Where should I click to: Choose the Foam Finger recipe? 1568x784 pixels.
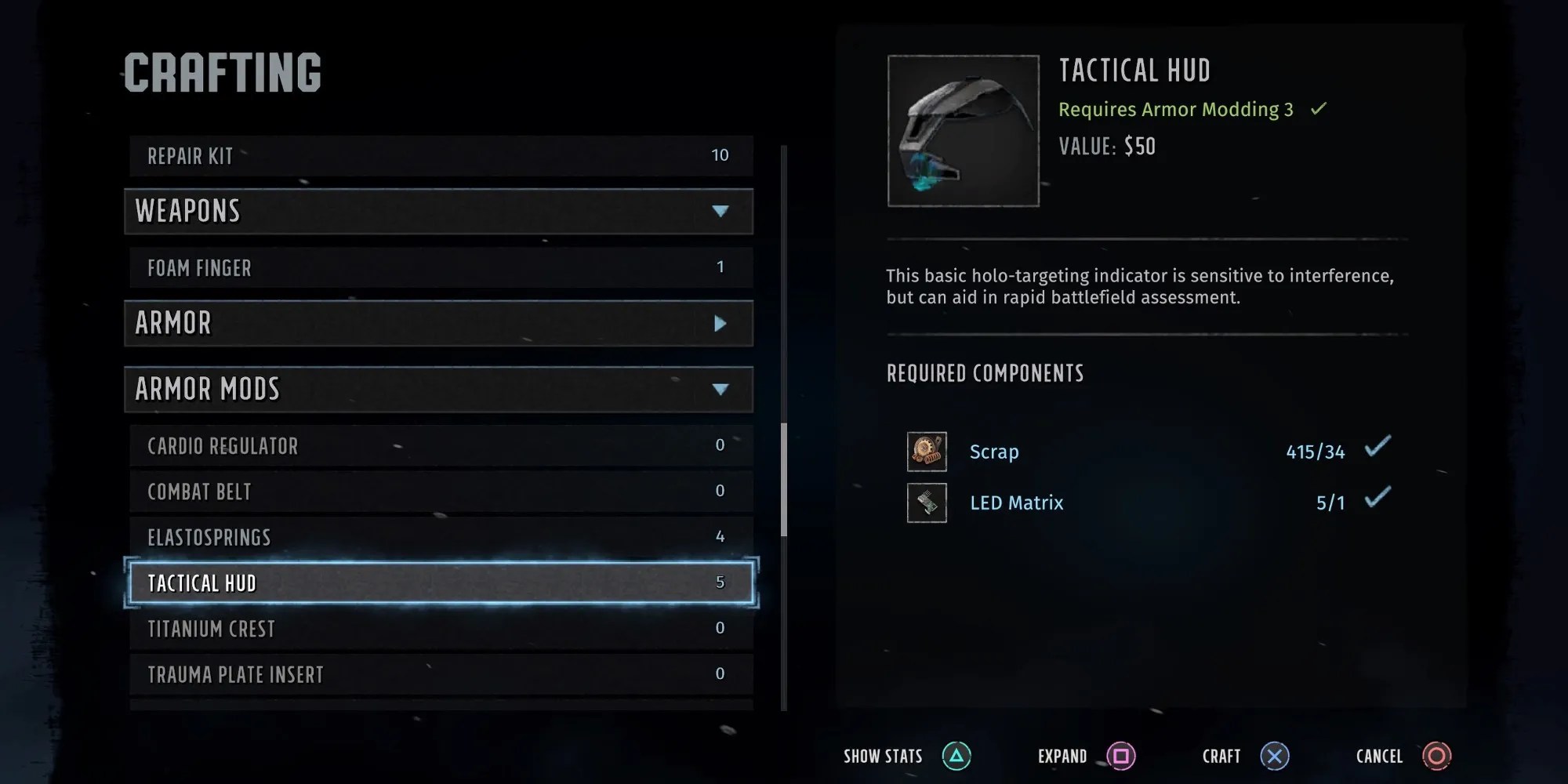point(440,267)
